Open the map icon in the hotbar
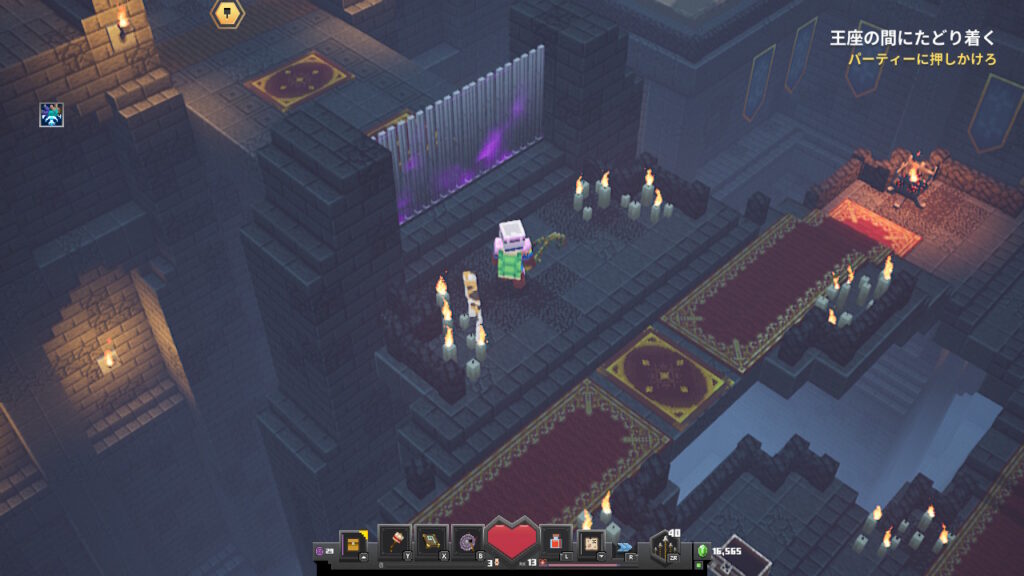 (592, 541)
